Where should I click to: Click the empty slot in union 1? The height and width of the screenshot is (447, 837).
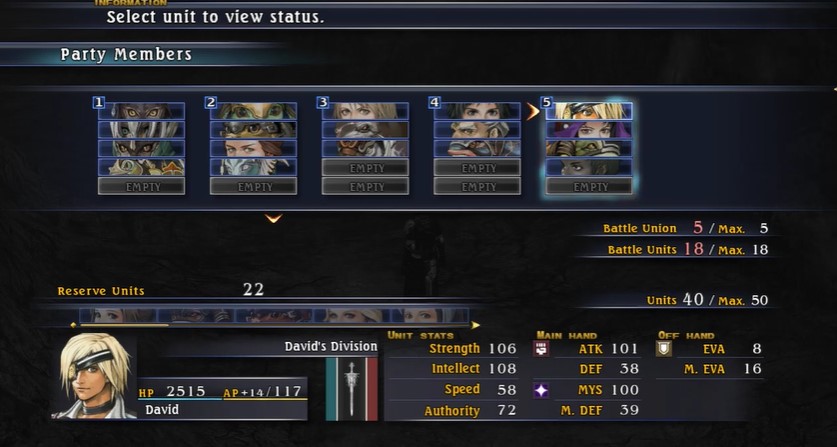[x=141, y=186]
